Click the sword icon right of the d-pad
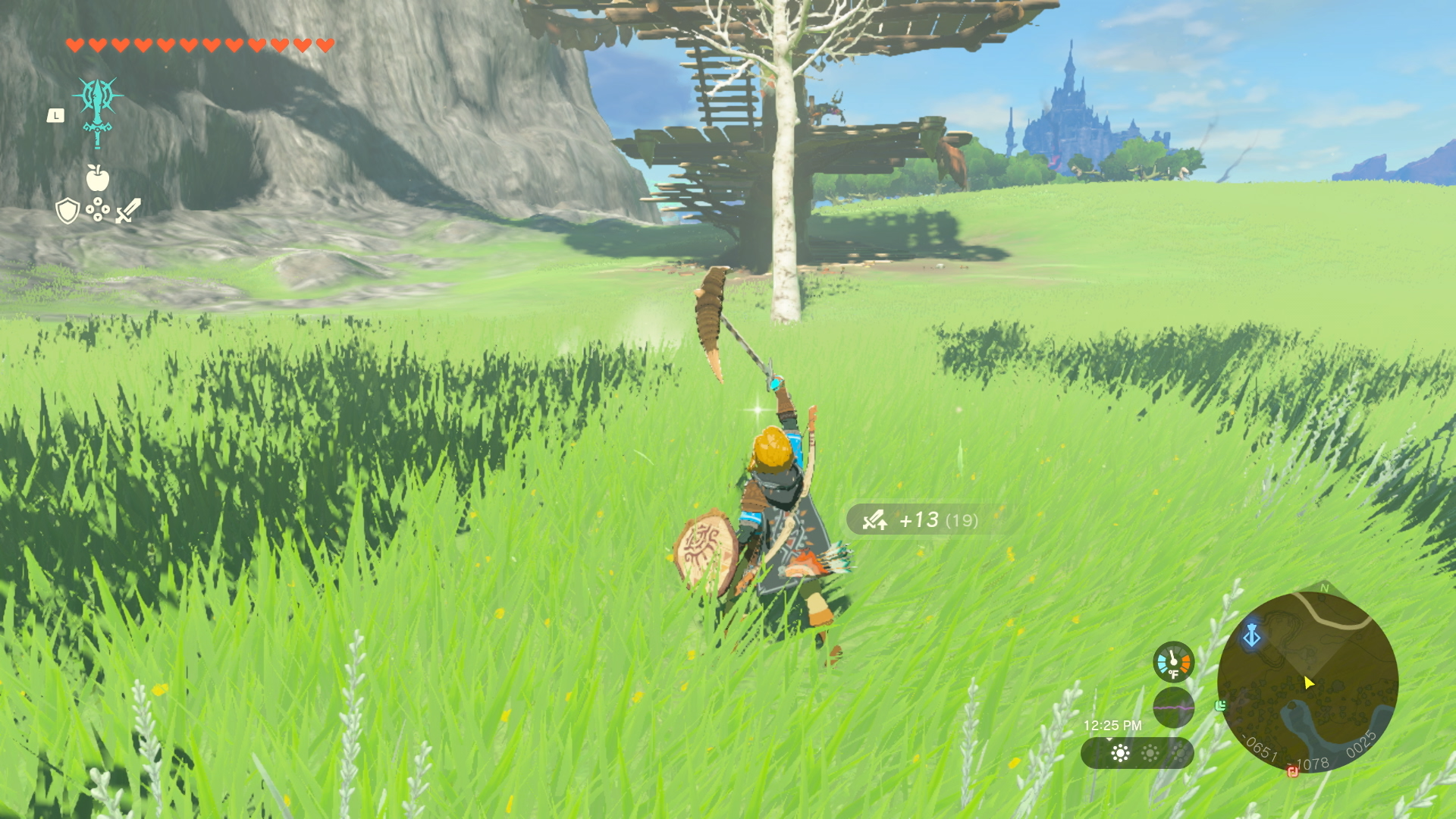This screenshot has height=819, width=1456. point(127,212)
